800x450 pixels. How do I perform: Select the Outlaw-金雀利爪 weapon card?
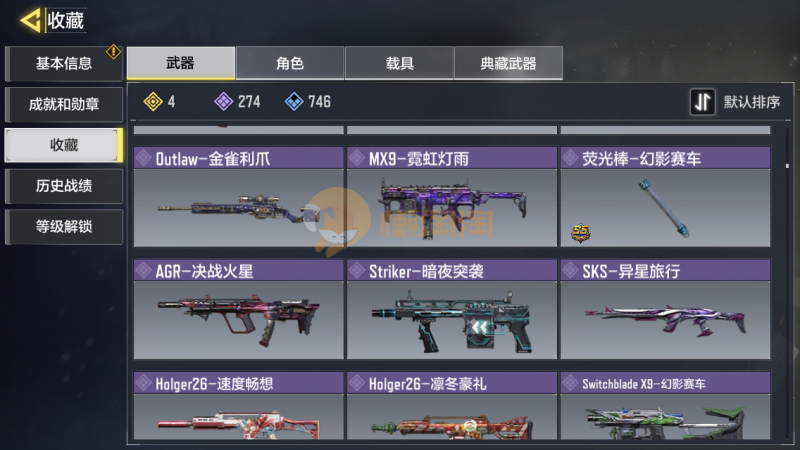tap(238, 198)
